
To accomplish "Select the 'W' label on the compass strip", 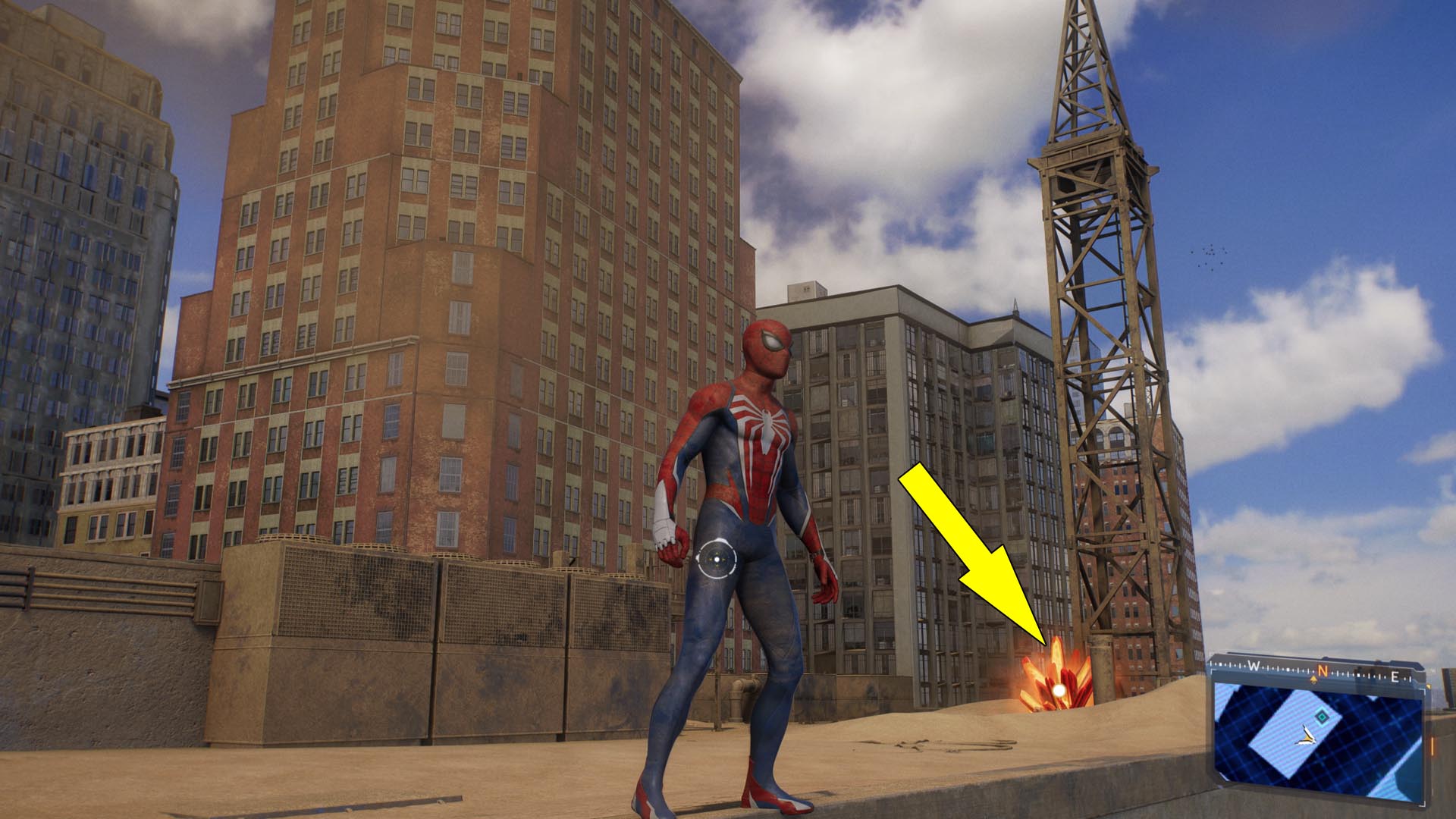I will point(1252,665).
